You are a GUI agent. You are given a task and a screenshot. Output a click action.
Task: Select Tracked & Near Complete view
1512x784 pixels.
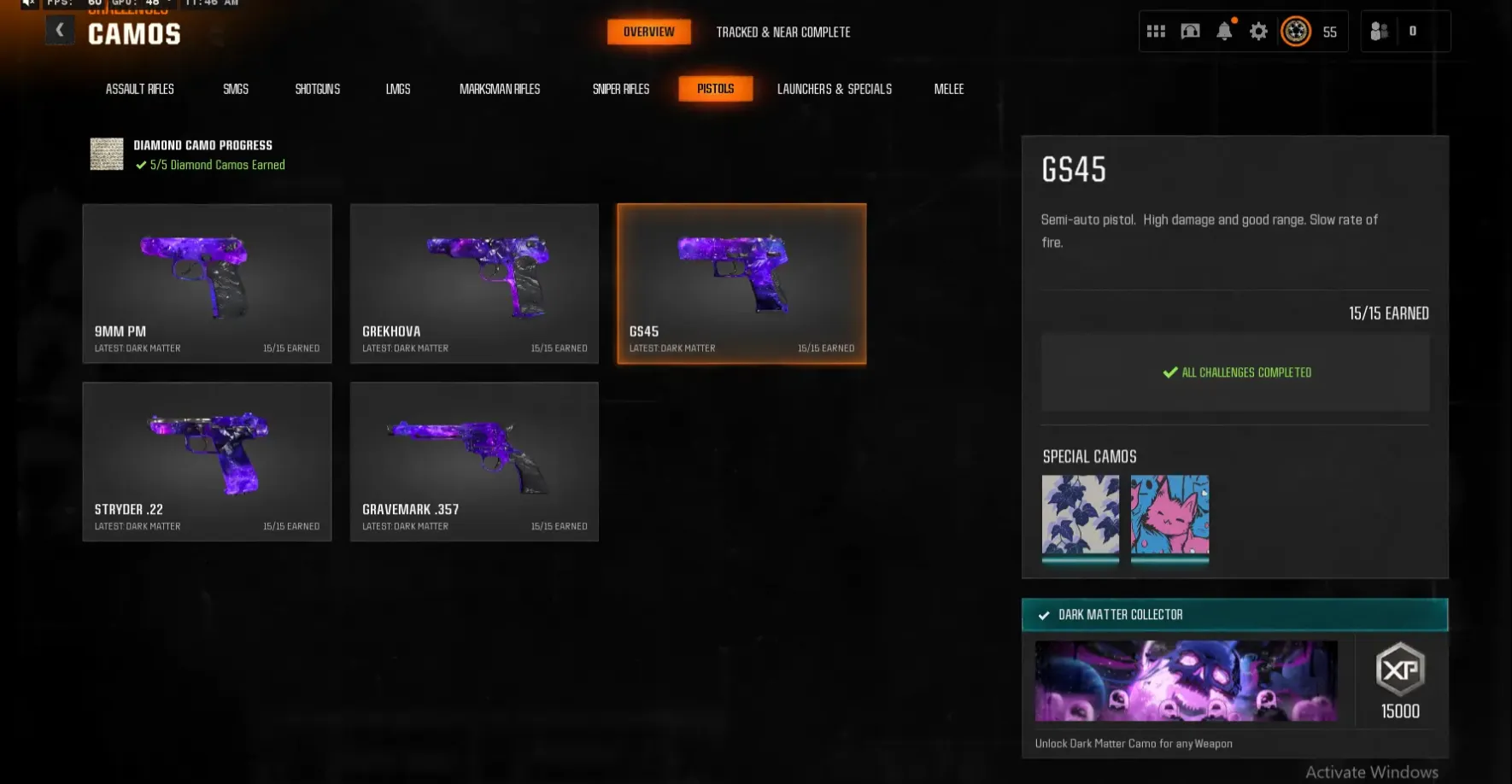coord(782,32)
